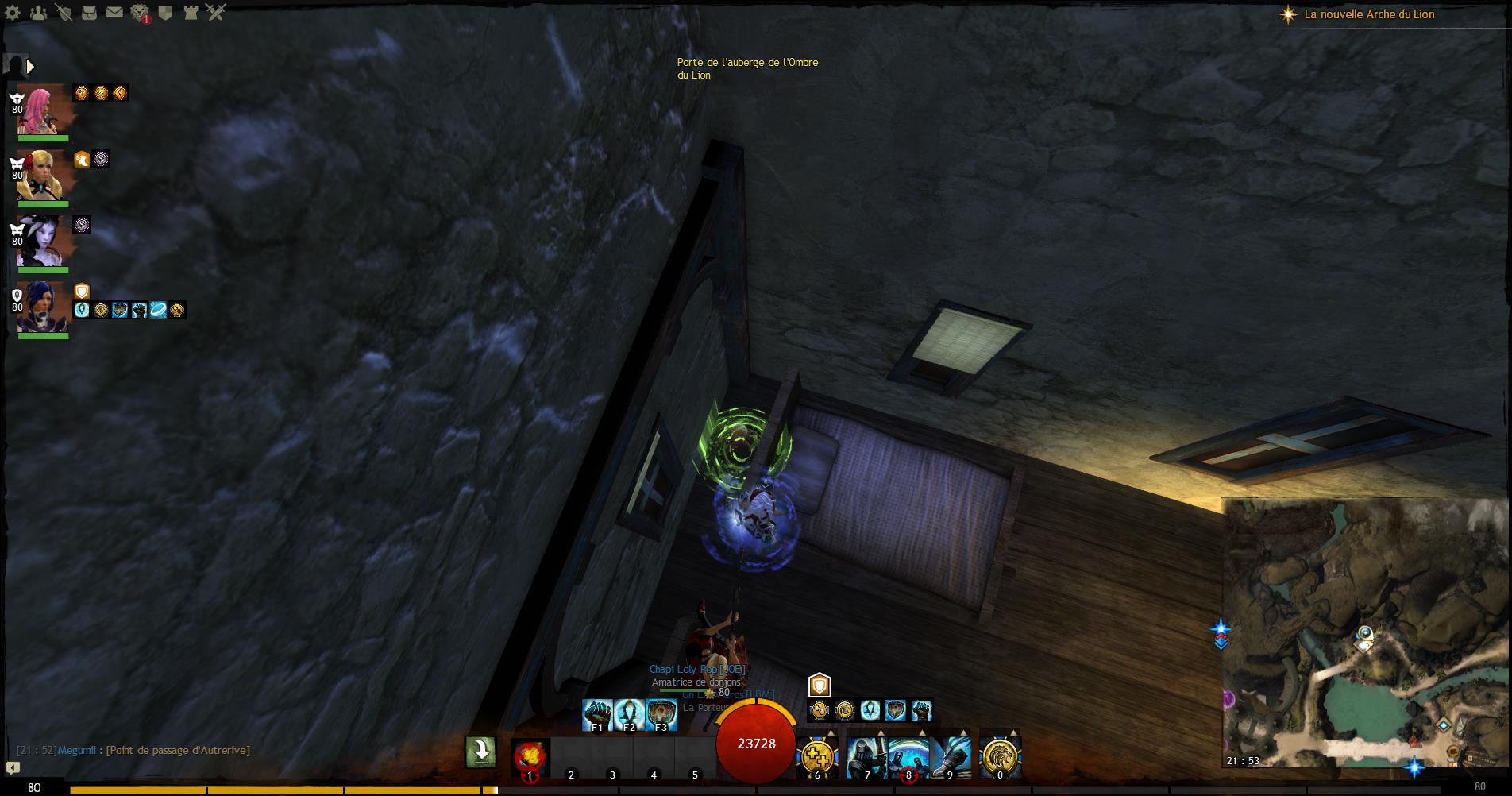Open the hero panel sword-and-shield icon
1512x796 pixels.
tap(64, 13)
